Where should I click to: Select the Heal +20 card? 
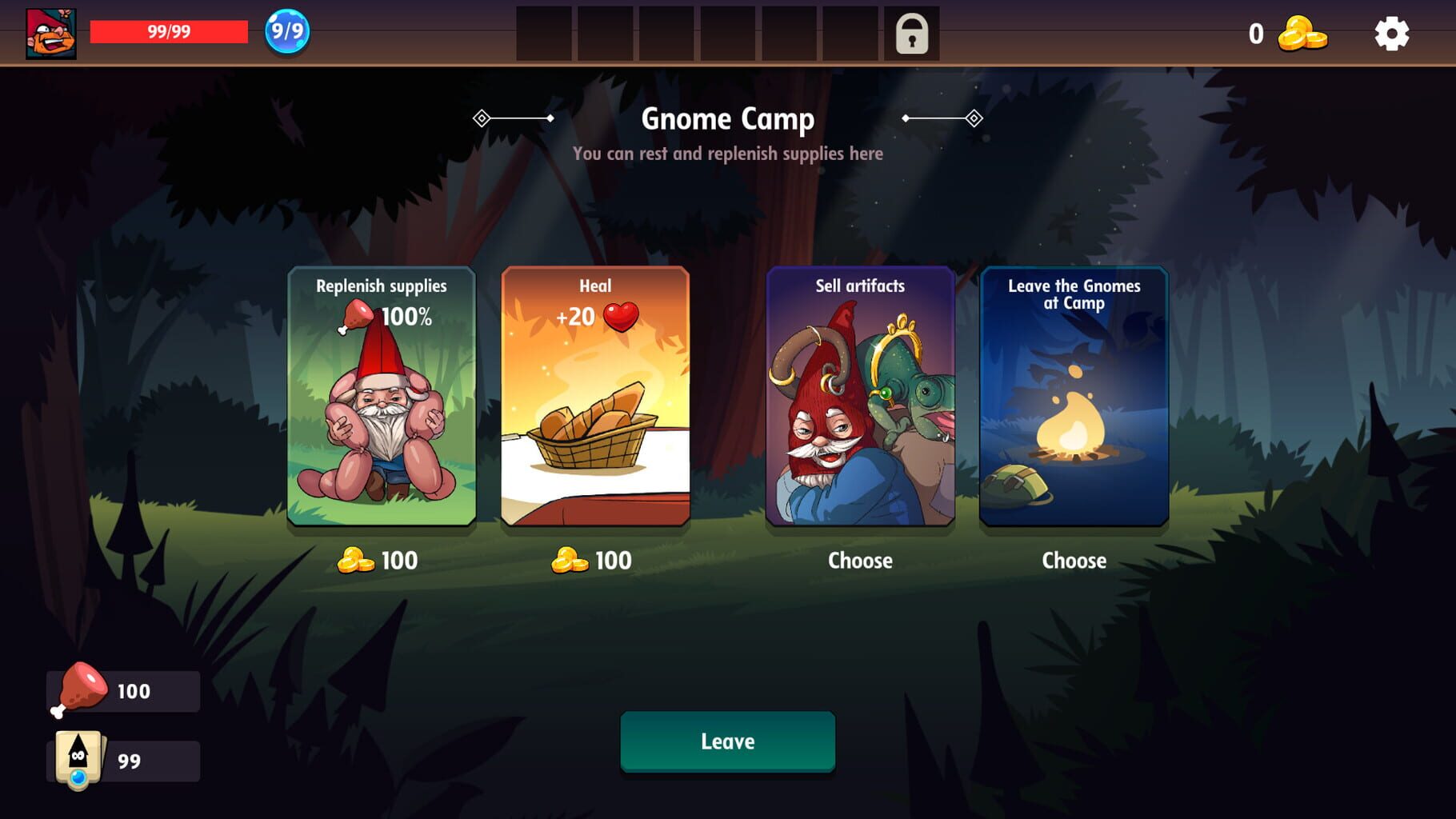point(595,398)
